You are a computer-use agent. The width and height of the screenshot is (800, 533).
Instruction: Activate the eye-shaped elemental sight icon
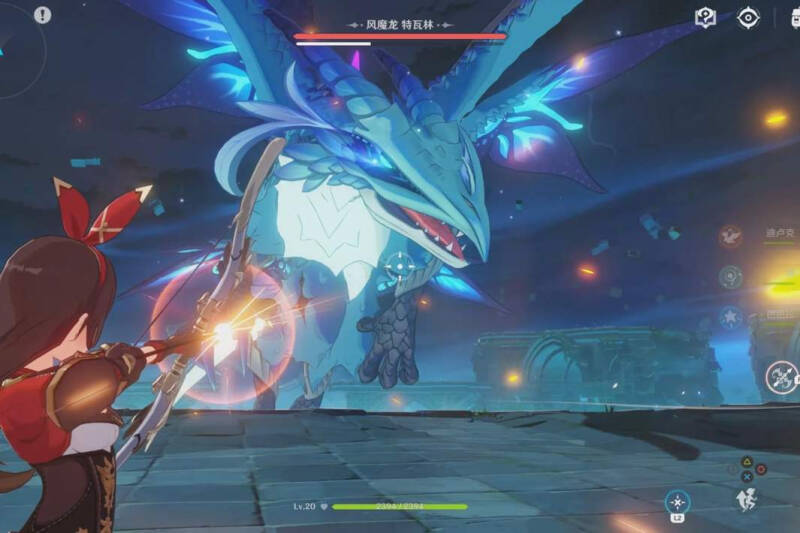[748, 17]
